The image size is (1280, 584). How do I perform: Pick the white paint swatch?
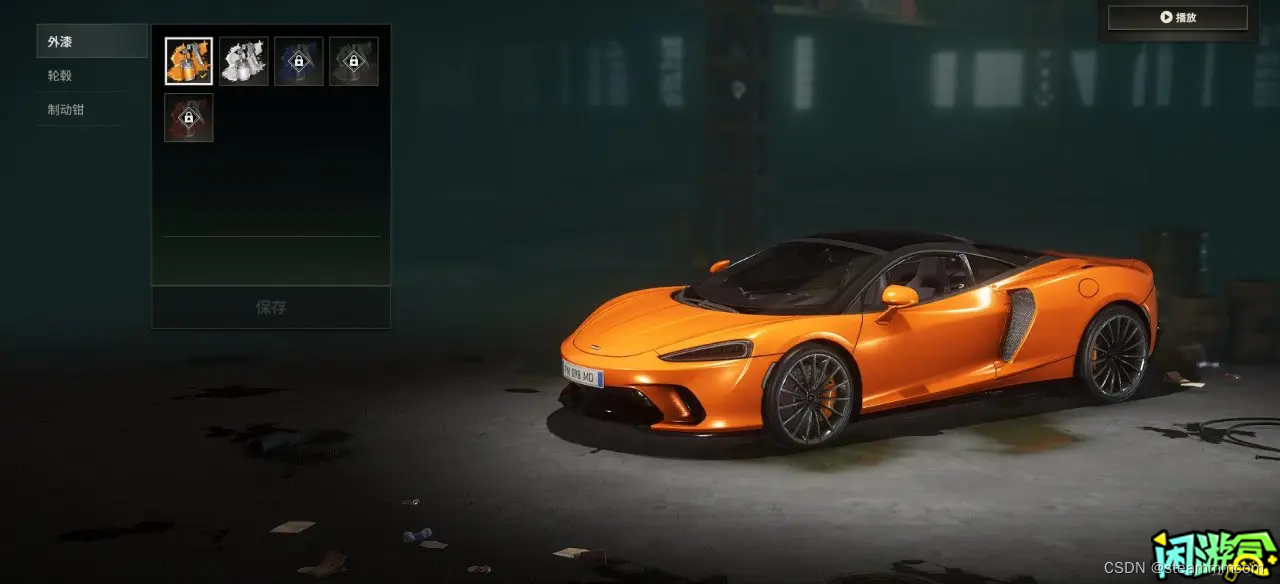click(x=244, y=61)
